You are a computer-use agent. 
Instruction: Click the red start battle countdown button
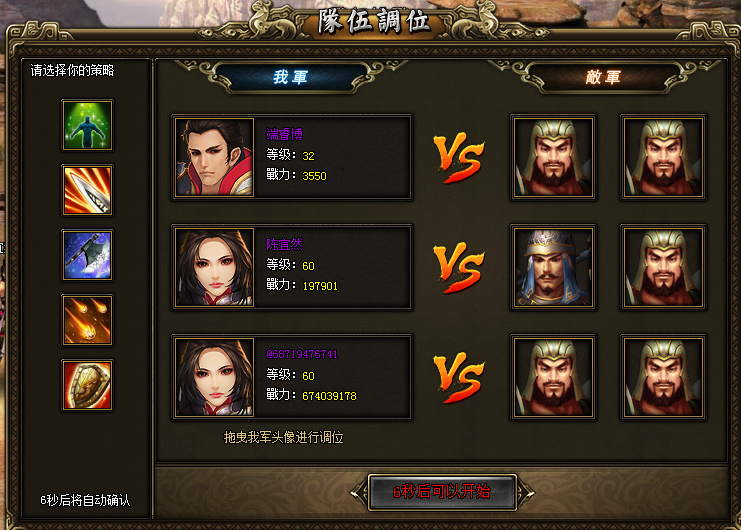441,492
